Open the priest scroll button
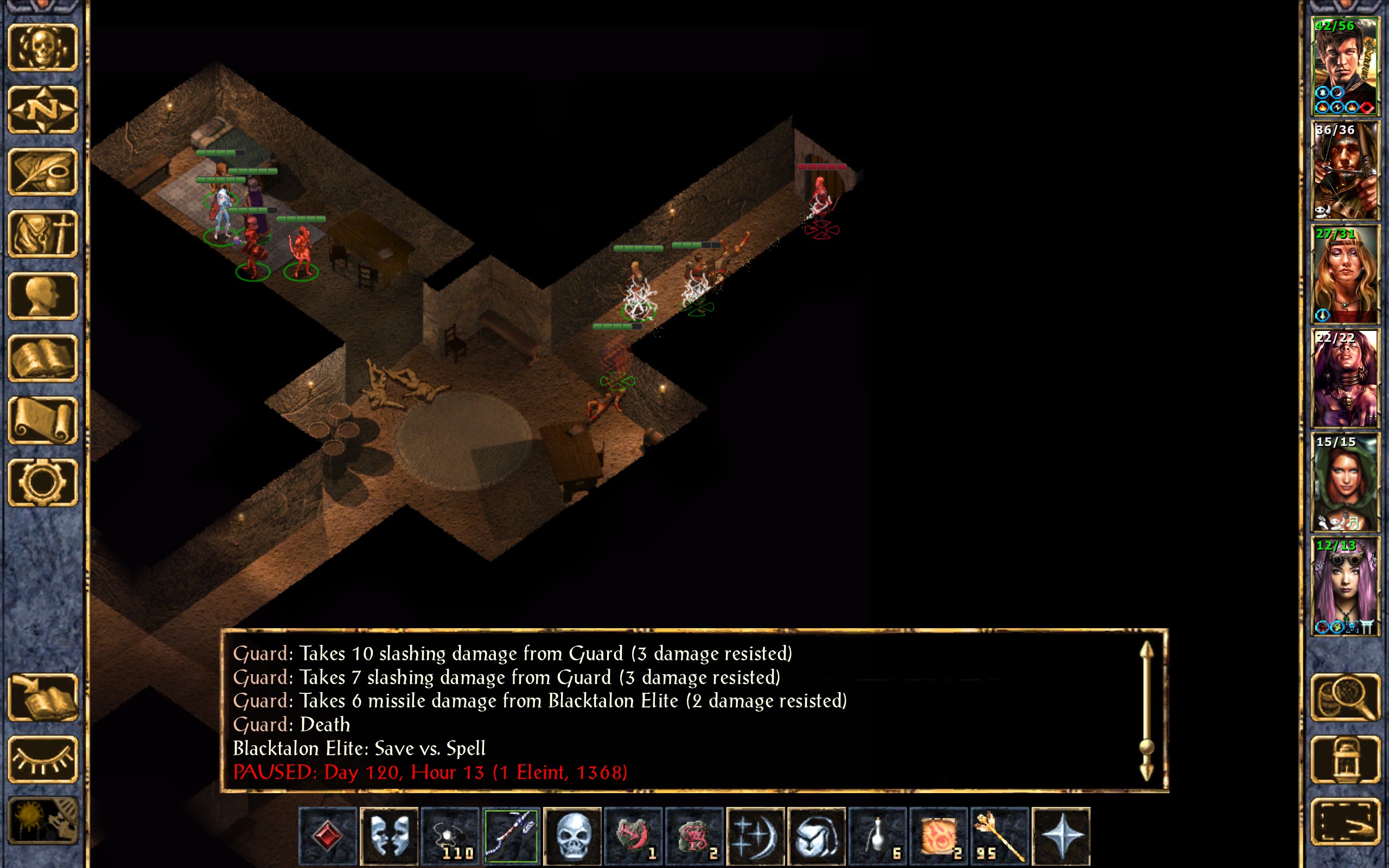Viewport: 1389px width, 868px height. tap(43, 420)
